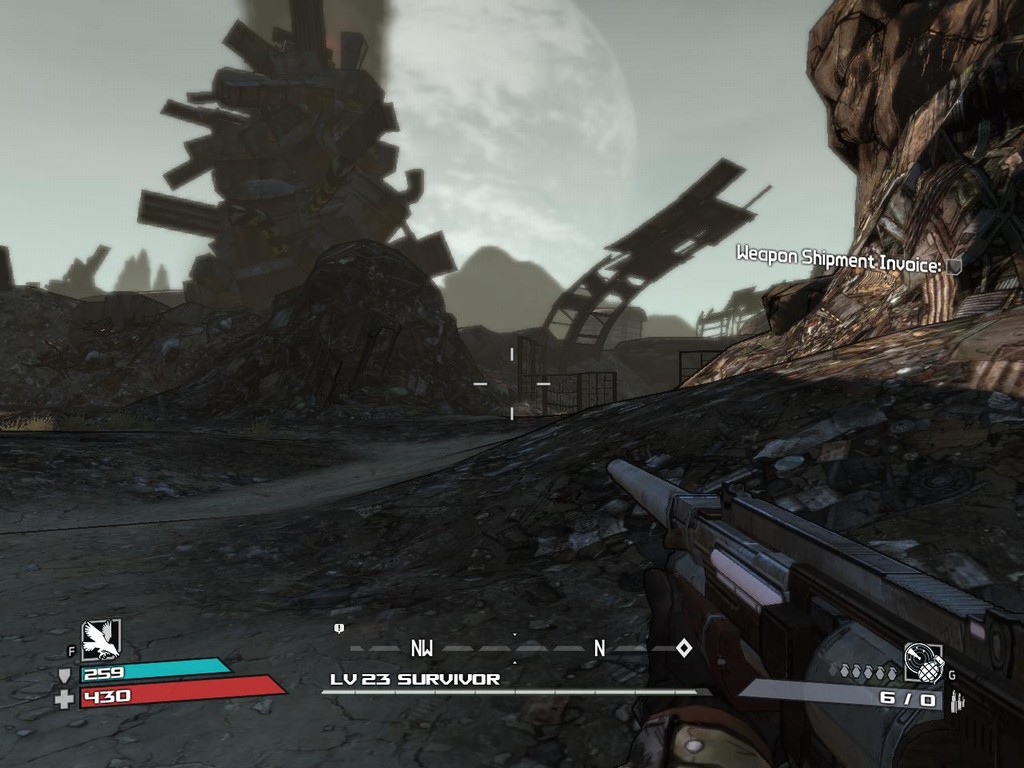
Task: Select the grenade icon
Action: point(922,661)
